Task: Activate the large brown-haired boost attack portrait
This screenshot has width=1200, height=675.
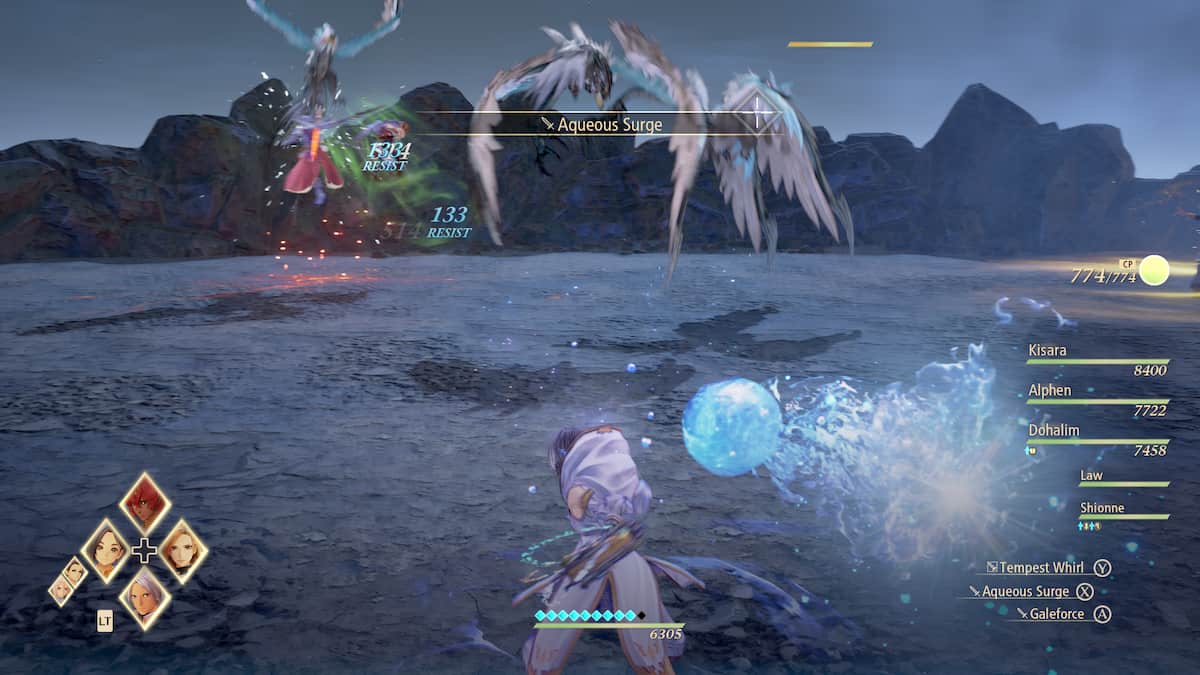Action: 105,550
